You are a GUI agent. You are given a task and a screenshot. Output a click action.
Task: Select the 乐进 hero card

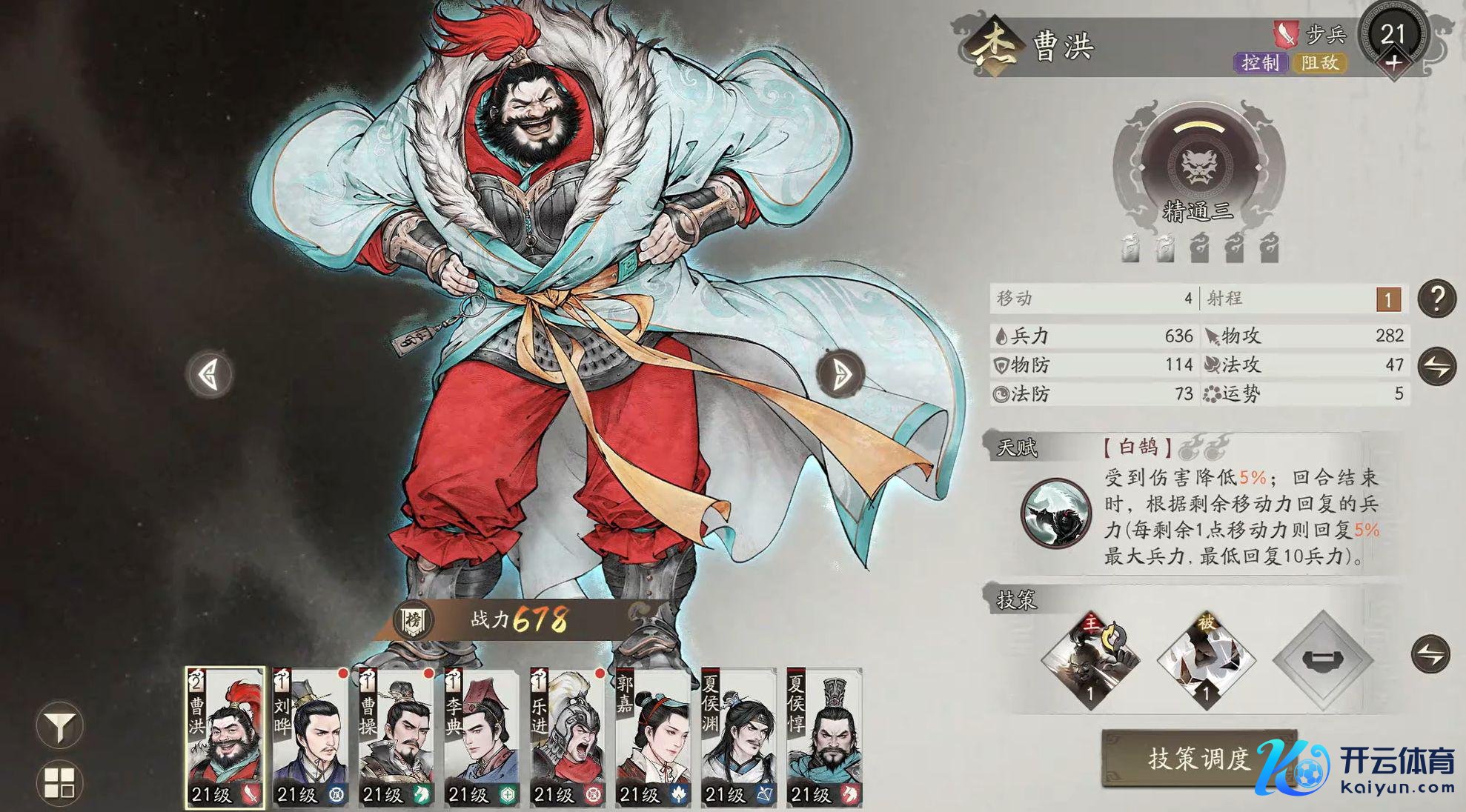[x=568, y=736]
